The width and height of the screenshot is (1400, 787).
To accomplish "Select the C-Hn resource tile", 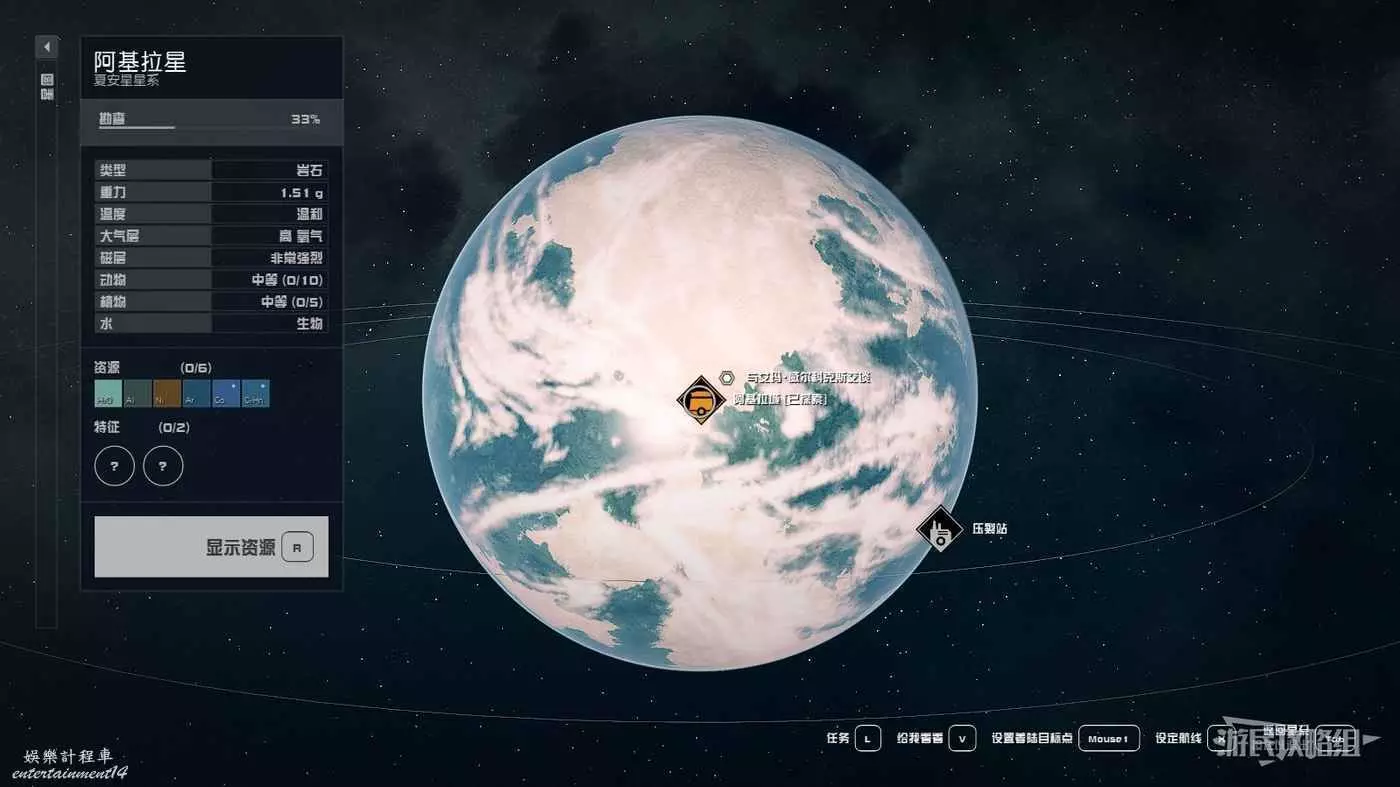I will tap(255, 393).
